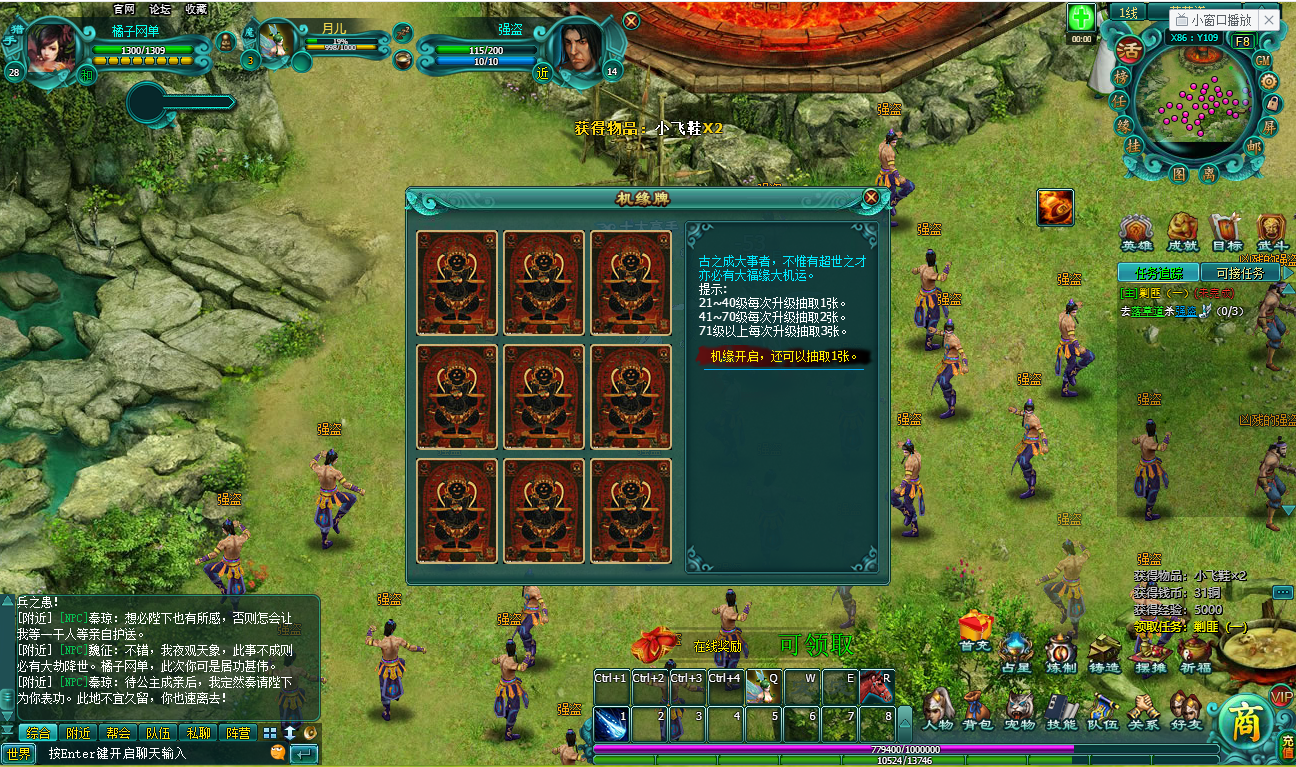Viewport: 1296px width, 767px height.
Task: Switch to the 可接任务 quest tab
Action: 1239,273
